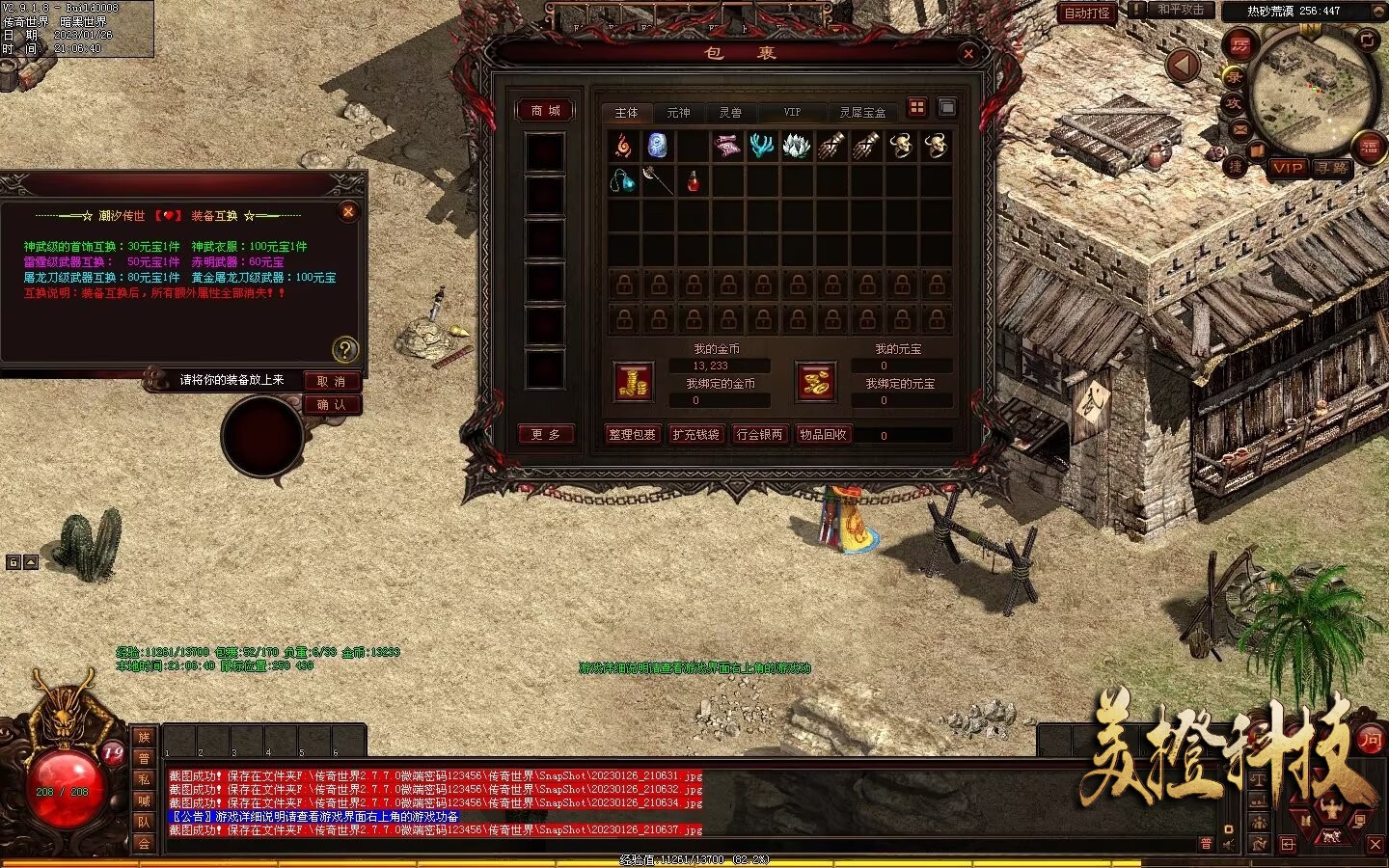Open the 元神 tab in the bag window
The image size is (1389, 868).
[681, 112]
